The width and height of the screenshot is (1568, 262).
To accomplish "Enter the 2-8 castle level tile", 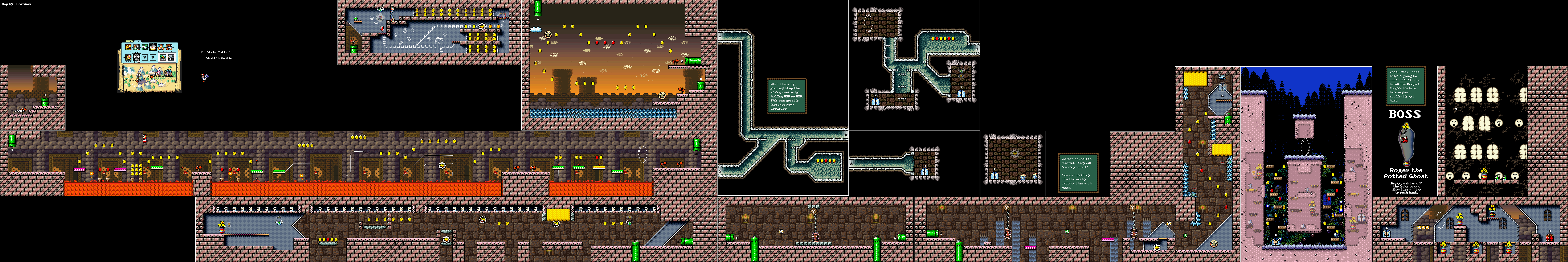I will [x=136, y=57].
